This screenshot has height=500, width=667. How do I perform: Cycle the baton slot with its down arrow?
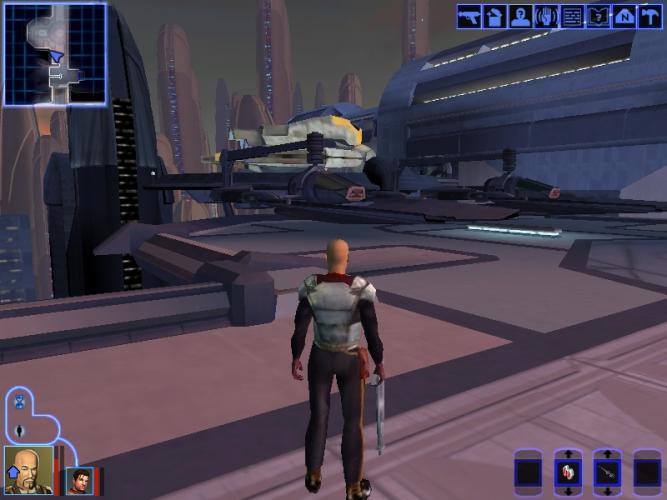(x=607, y=492)
